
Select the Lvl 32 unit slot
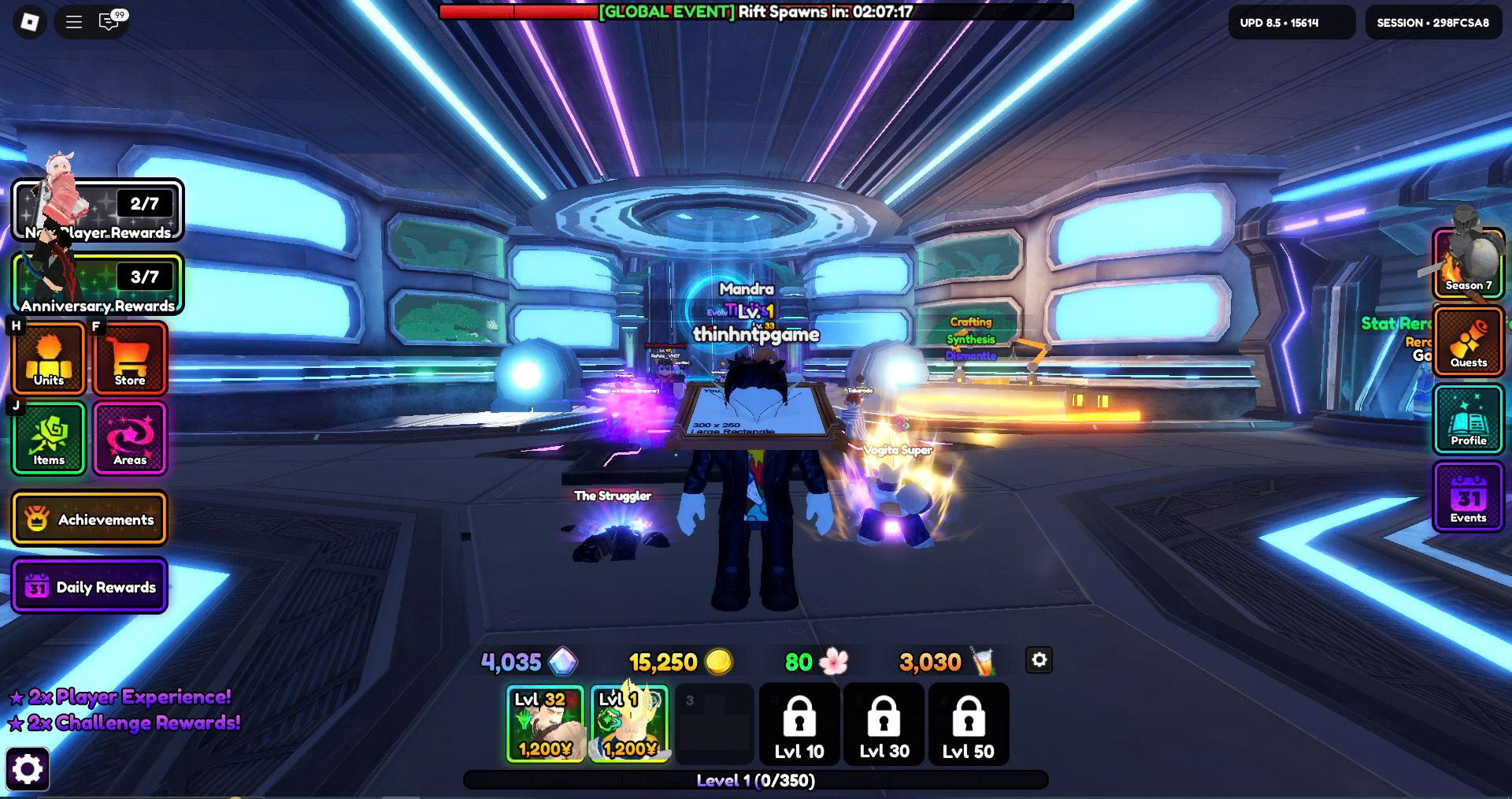coord(545,723)
